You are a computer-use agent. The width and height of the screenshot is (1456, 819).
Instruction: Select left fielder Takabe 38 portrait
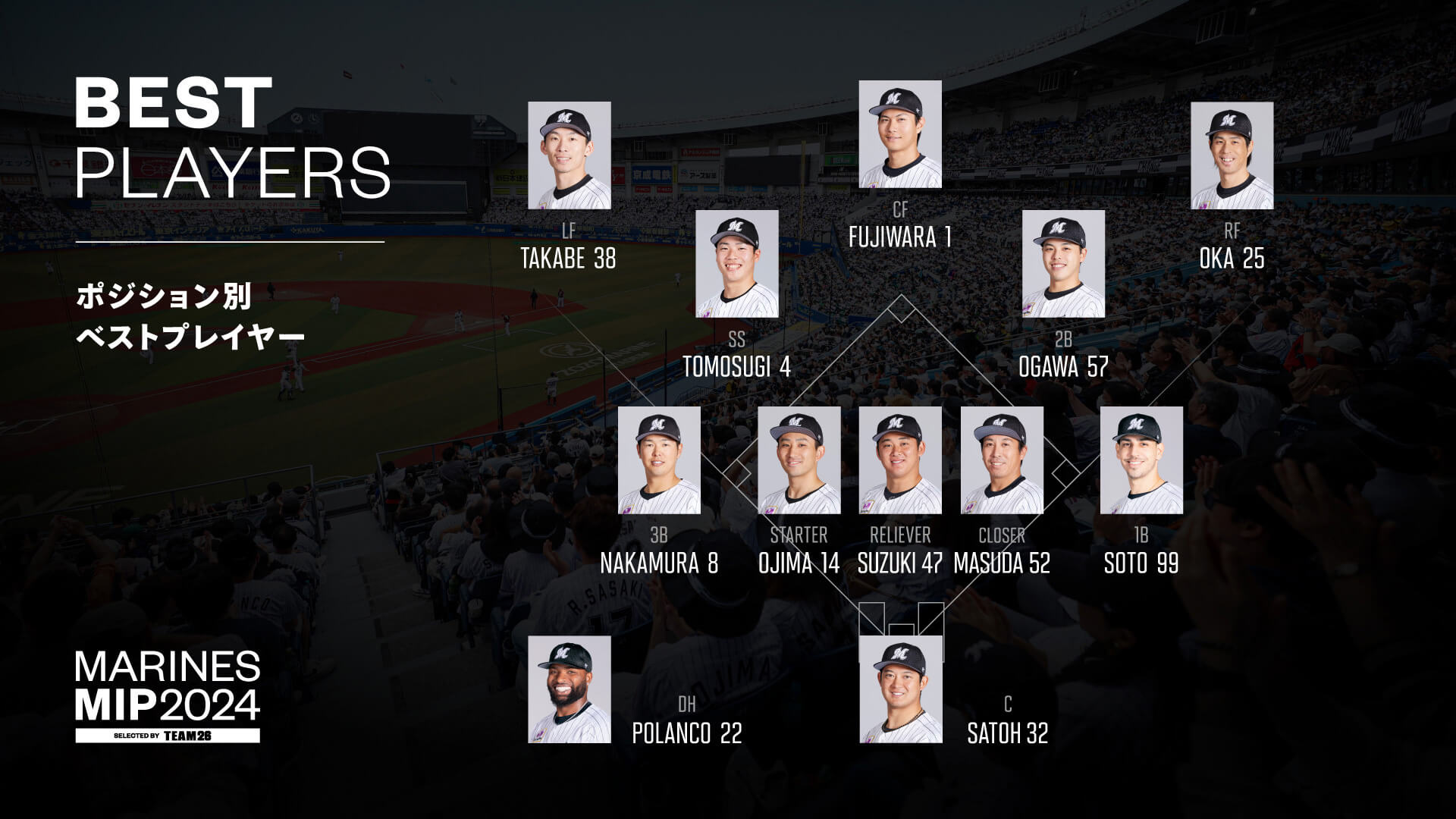569,155
